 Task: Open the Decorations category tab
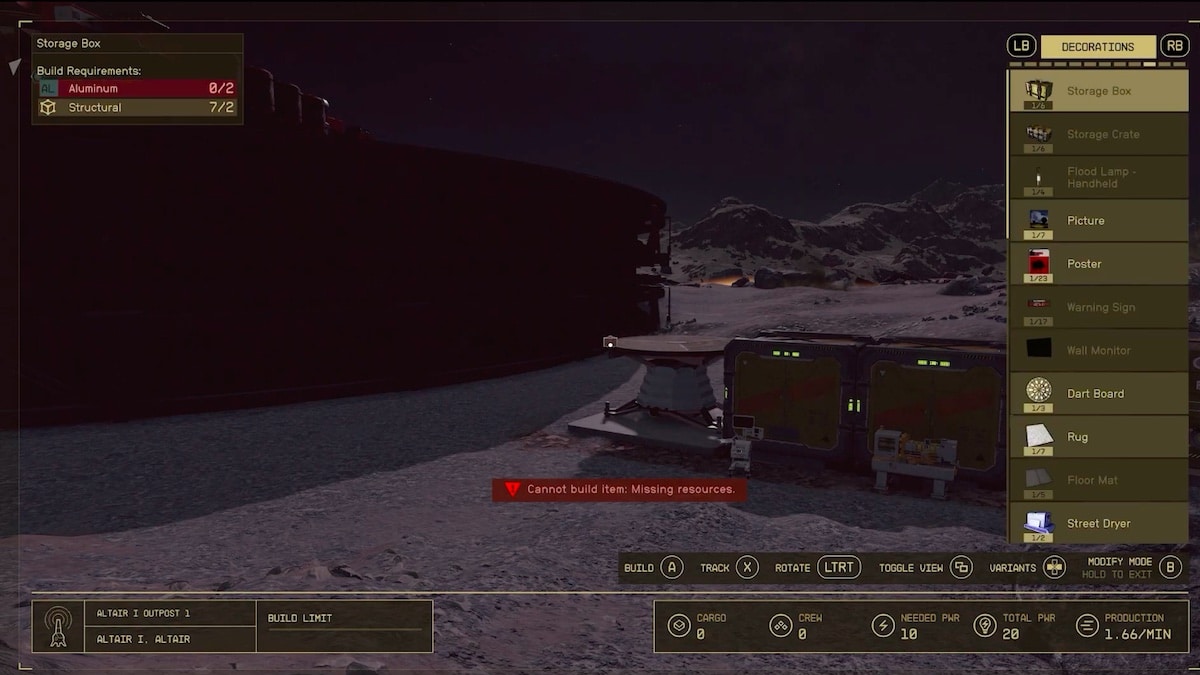tap(1097, 47)
